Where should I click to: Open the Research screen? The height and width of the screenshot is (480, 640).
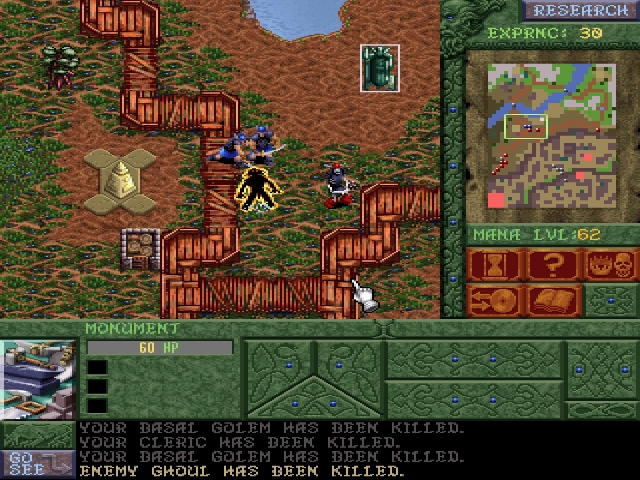pyautogui.click(x=580, y=11)
